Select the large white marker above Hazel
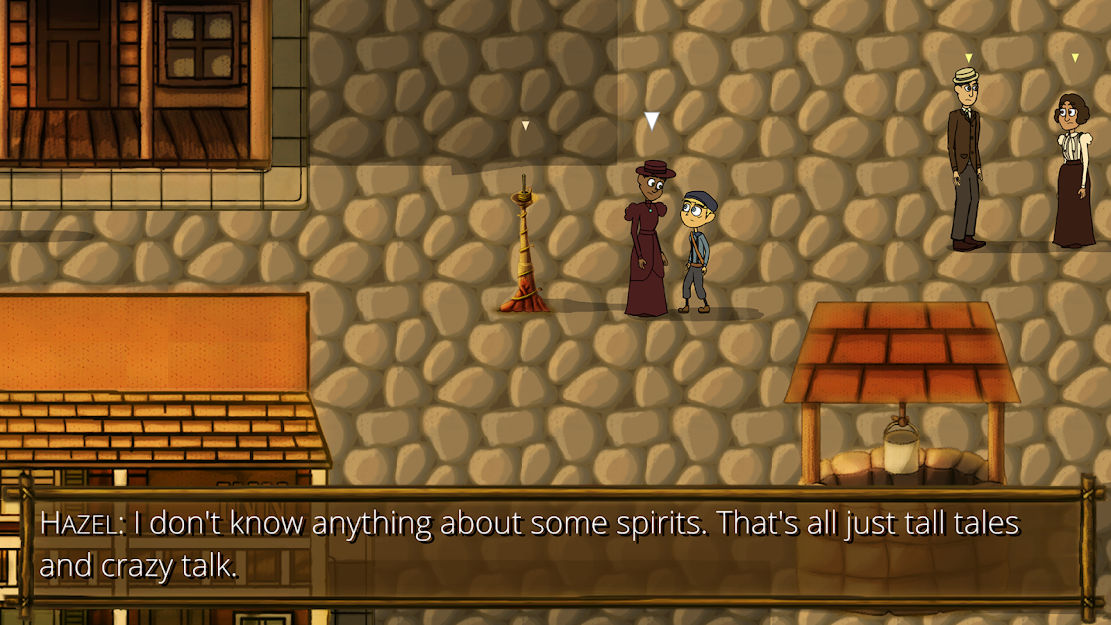Viewport: 1111px width, 625px height. tap(652, 121)
